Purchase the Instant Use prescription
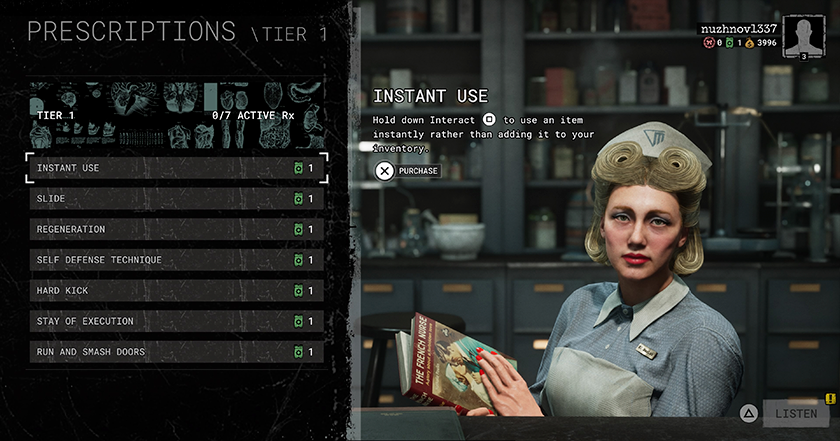This screenshot has width=840, height=441. click(x=409, y=171)
